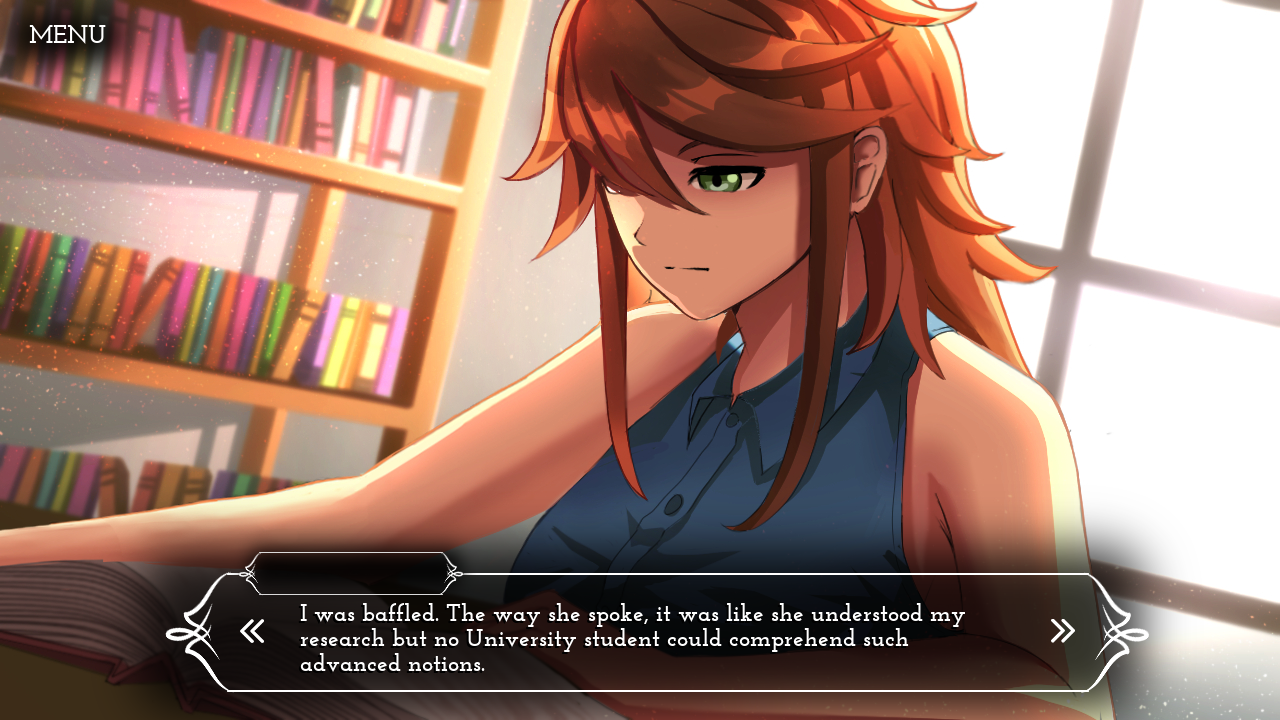
Task: Advance dialogue with the right double-chevron arrow
Action: tap(1062, 630)
